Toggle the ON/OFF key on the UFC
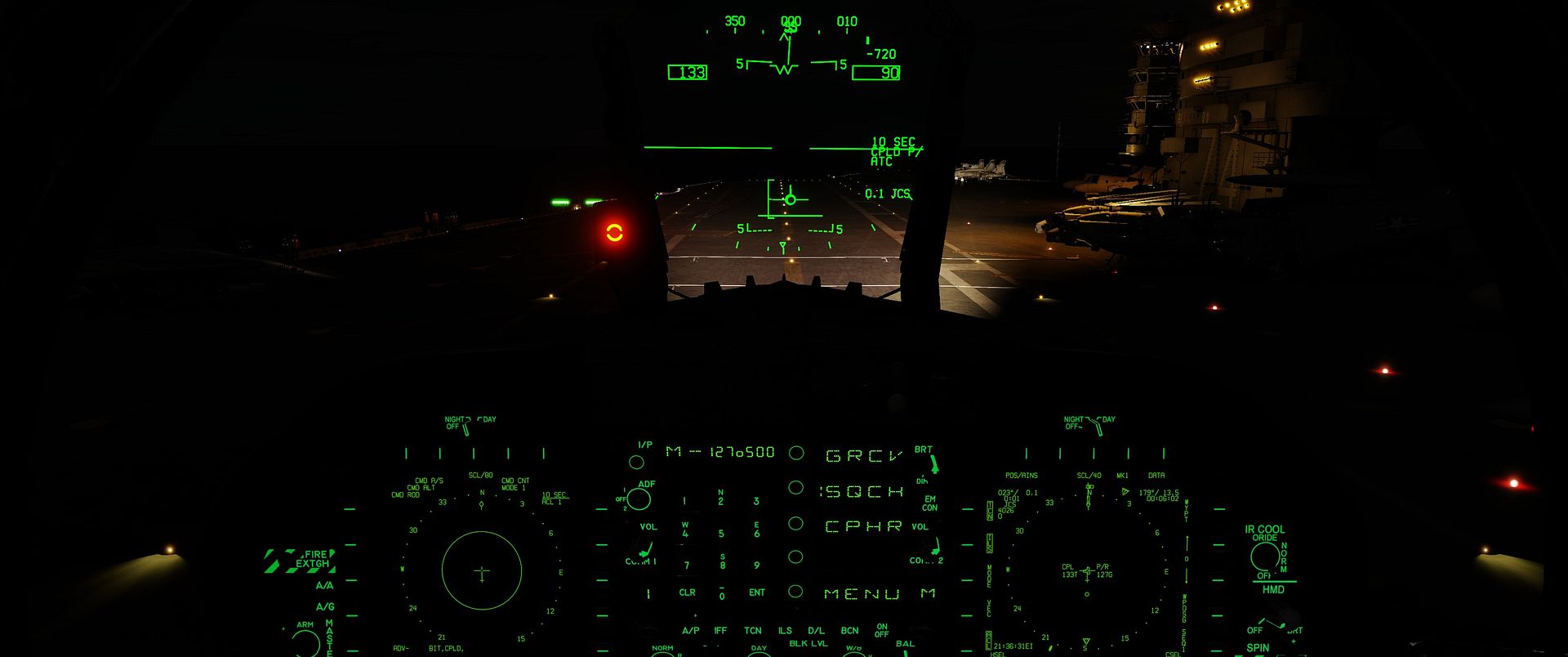1568x657 pixels. point(882,629)
